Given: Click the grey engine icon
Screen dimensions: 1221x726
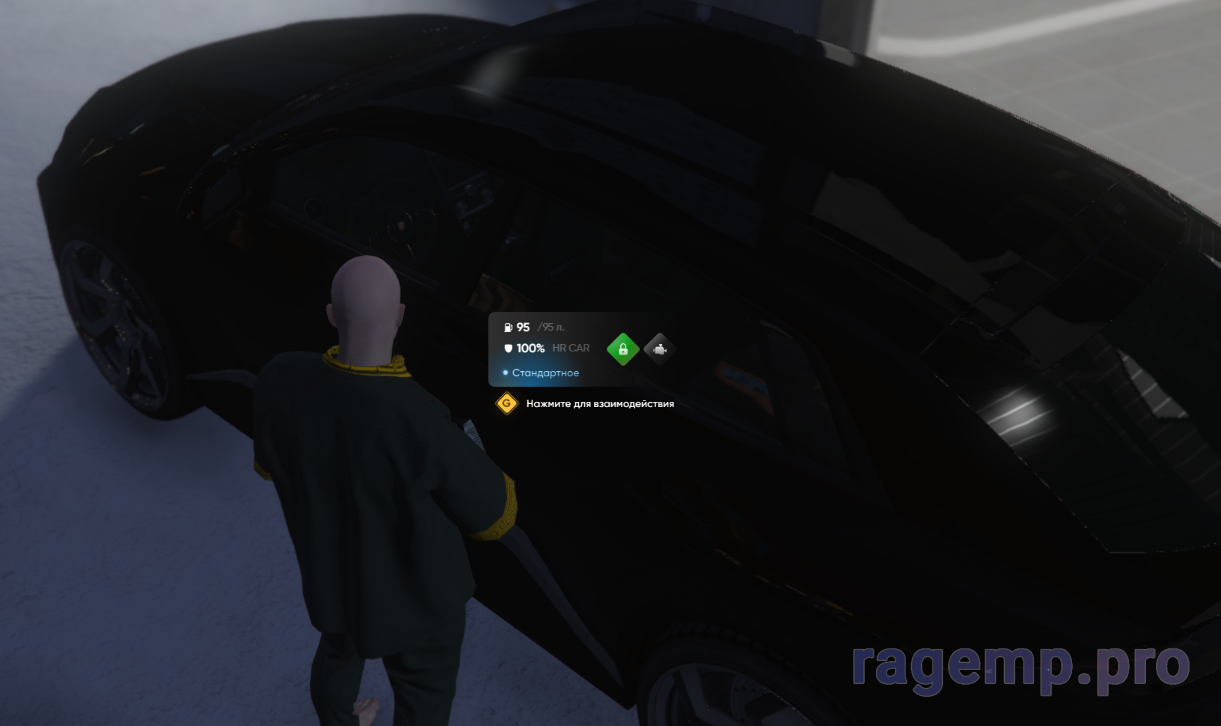Looking at the screenshot, I should (659, 349).
